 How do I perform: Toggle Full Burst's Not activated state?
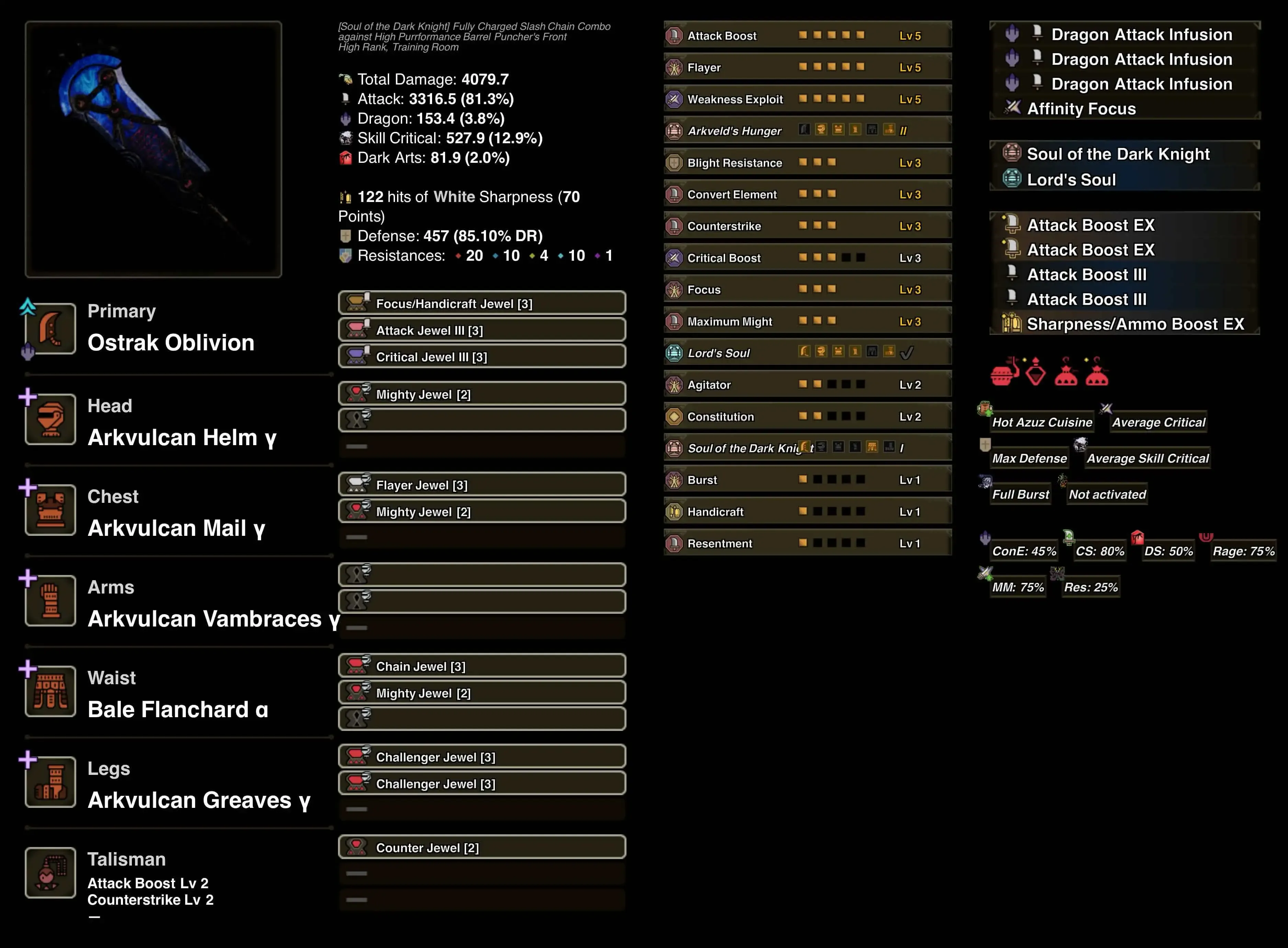tap(1106, 494)
